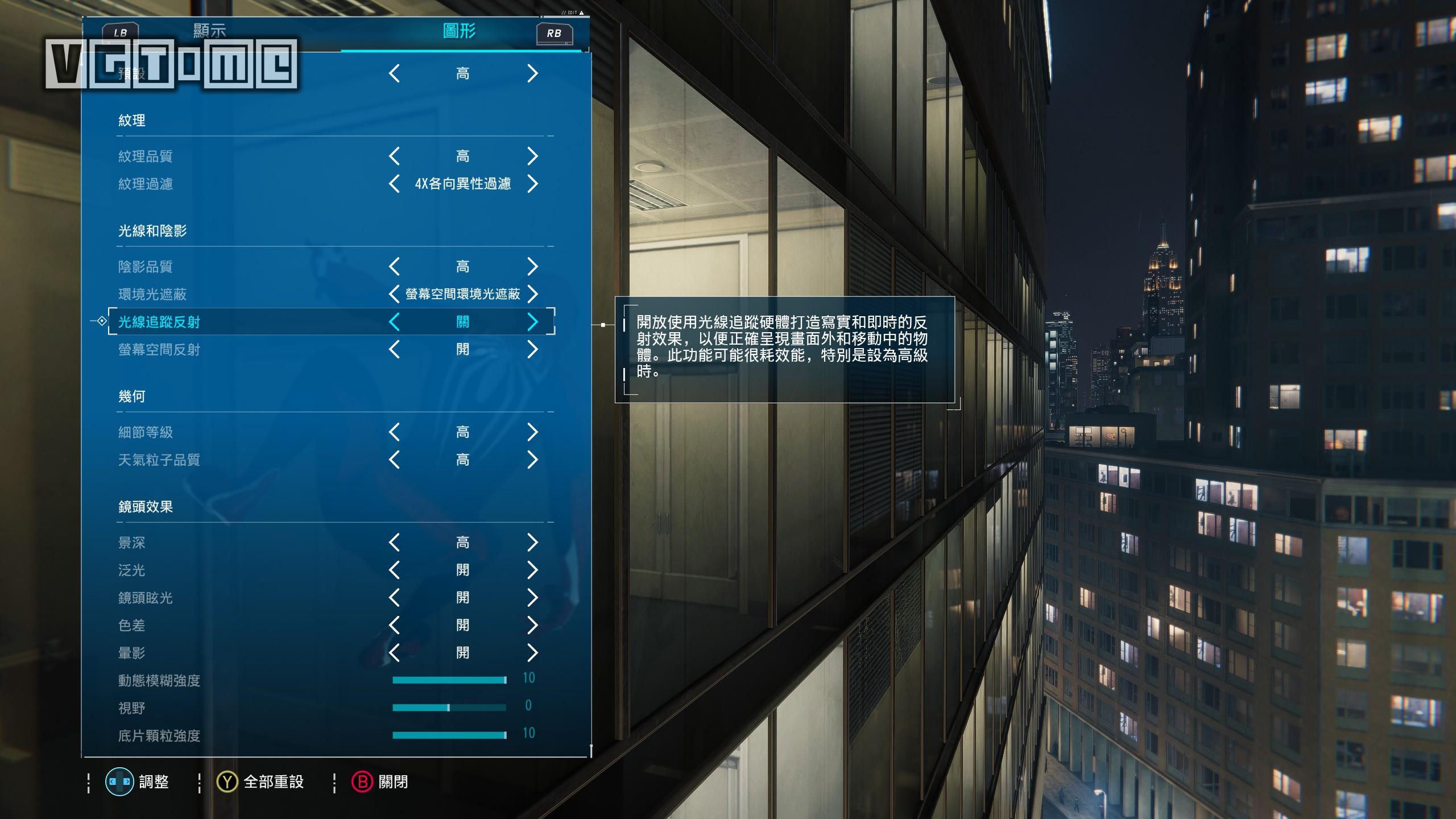The height and width of the screenshot is (819, 1456).
Task: Change 環境光遮蔽 ambient occlusion with left arrow
Action: pyautogui.click(x=394, y=294)
